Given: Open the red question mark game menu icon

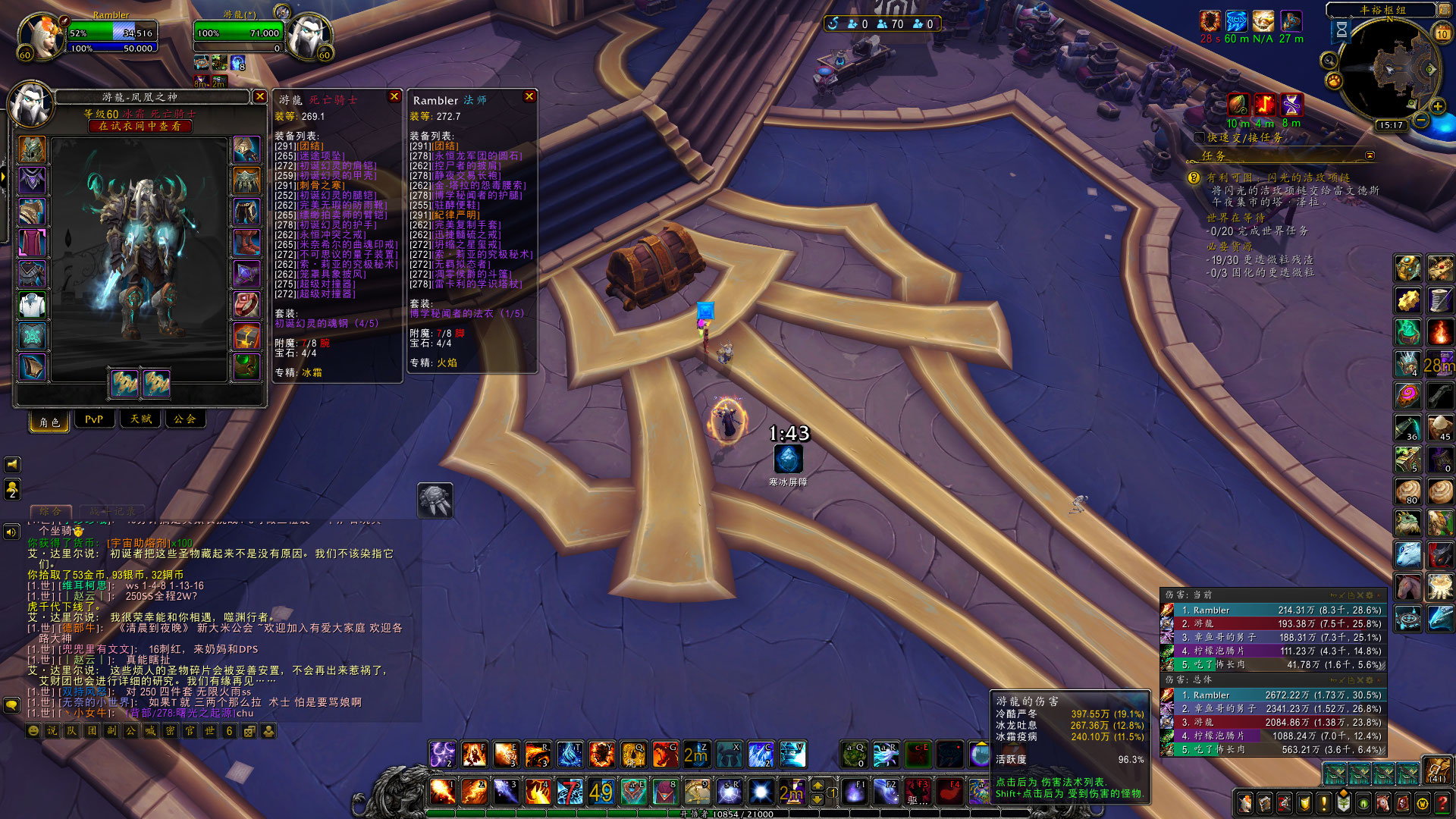Looking at the screenshot, I should tap(1441, 804).
